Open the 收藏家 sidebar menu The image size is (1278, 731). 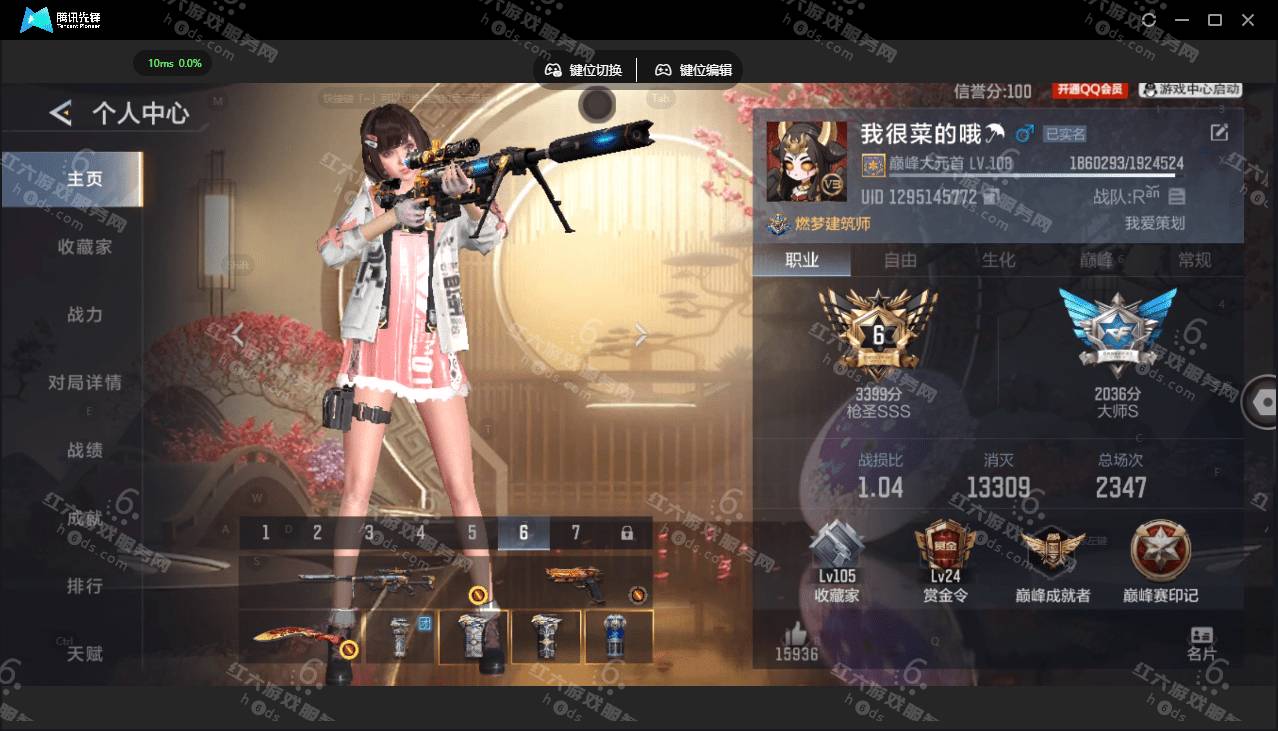(x=85, y=246)
